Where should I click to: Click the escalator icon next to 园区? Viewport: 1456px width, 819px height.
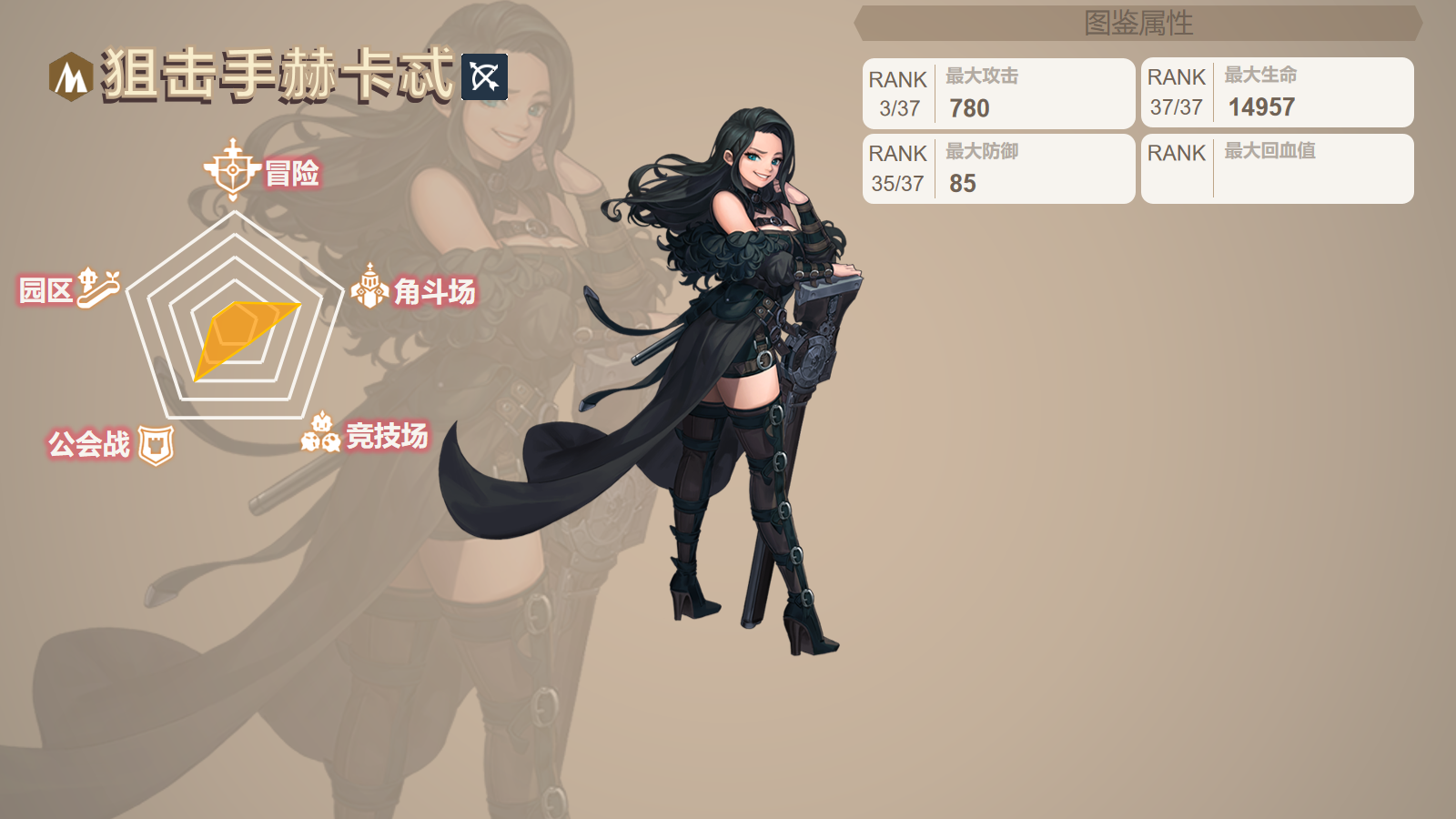click(96, 288)
